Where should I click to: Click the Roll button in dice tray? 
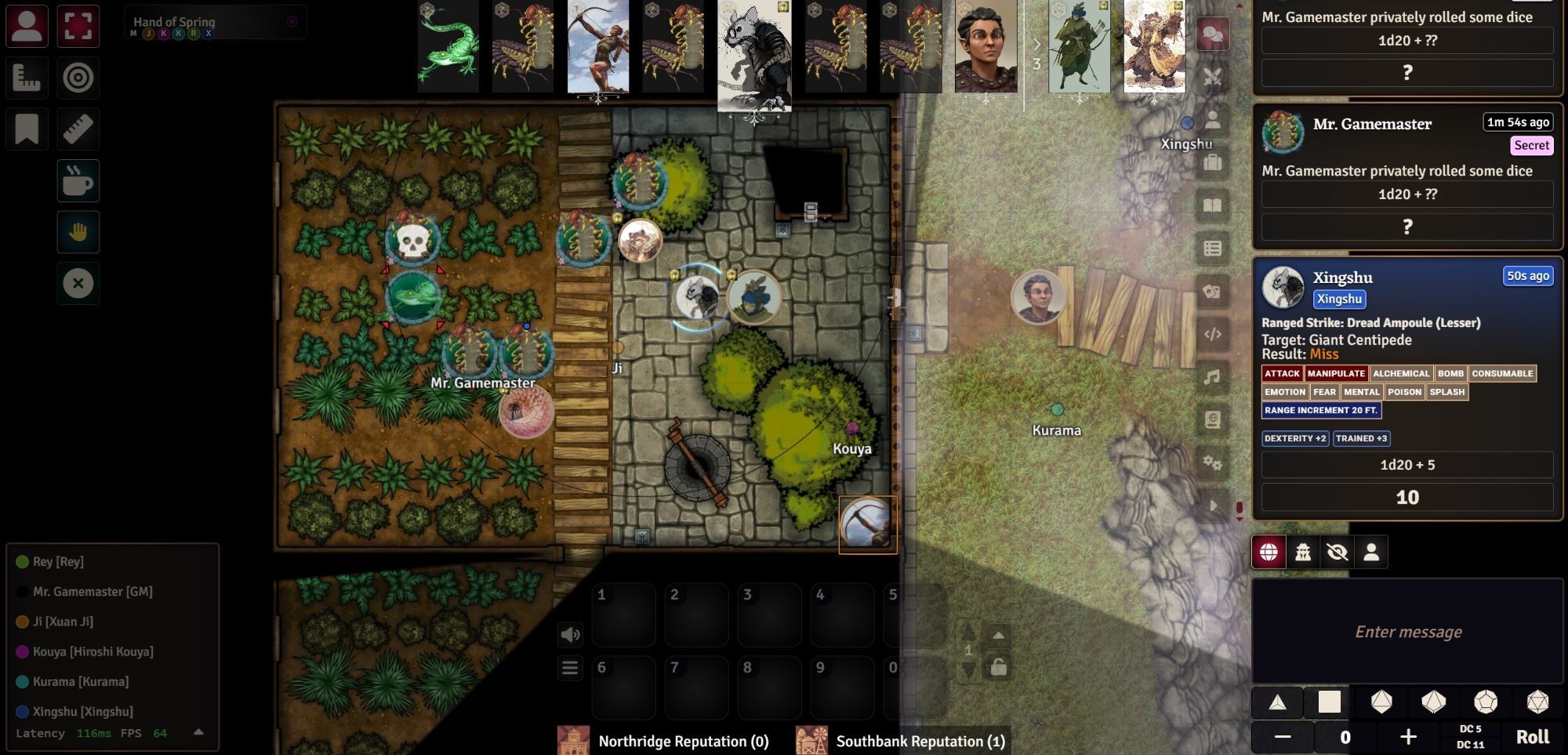[1532, 737]
